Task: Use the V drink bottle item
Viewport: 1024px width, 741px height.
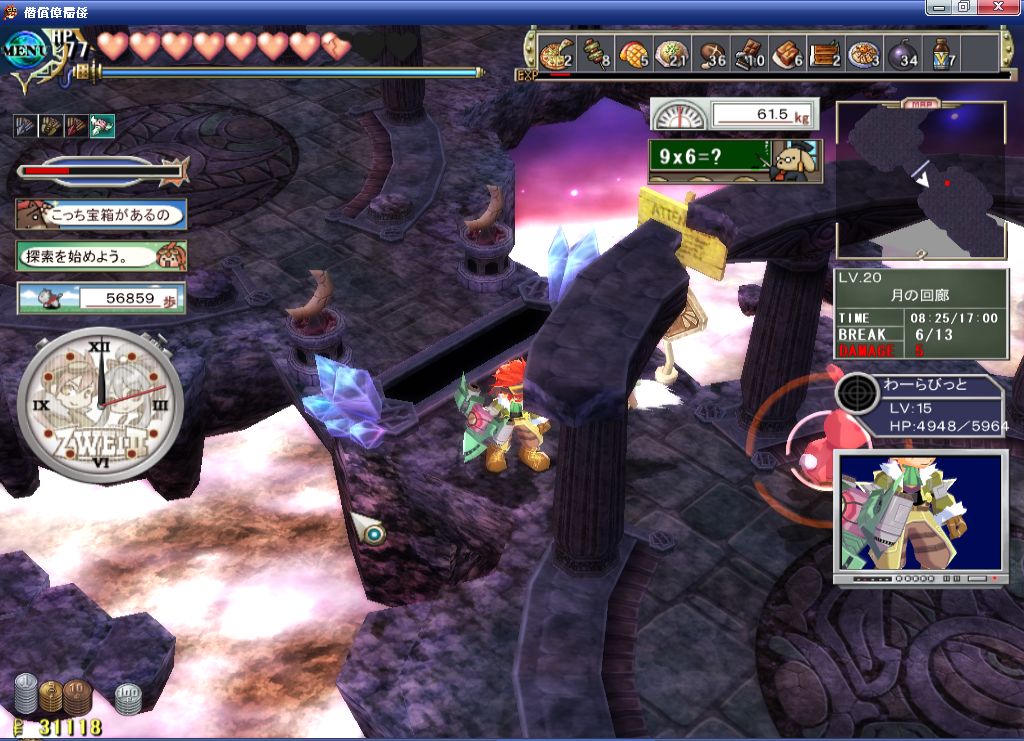Action: click(x=943, y=54)
